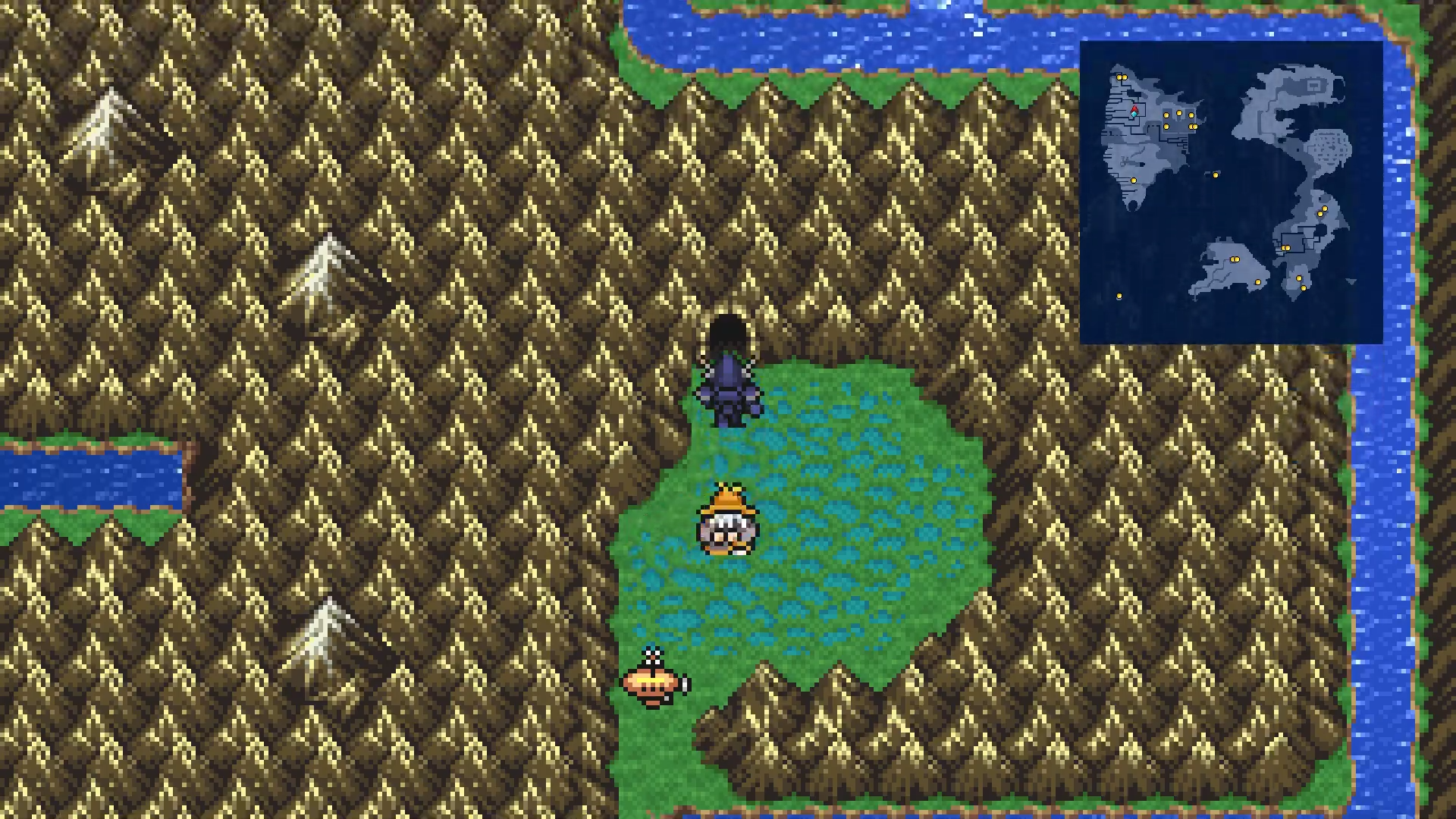Click the southeastern yellow location marker on the minimap

pyautogui.click(x=1304, y=287)
